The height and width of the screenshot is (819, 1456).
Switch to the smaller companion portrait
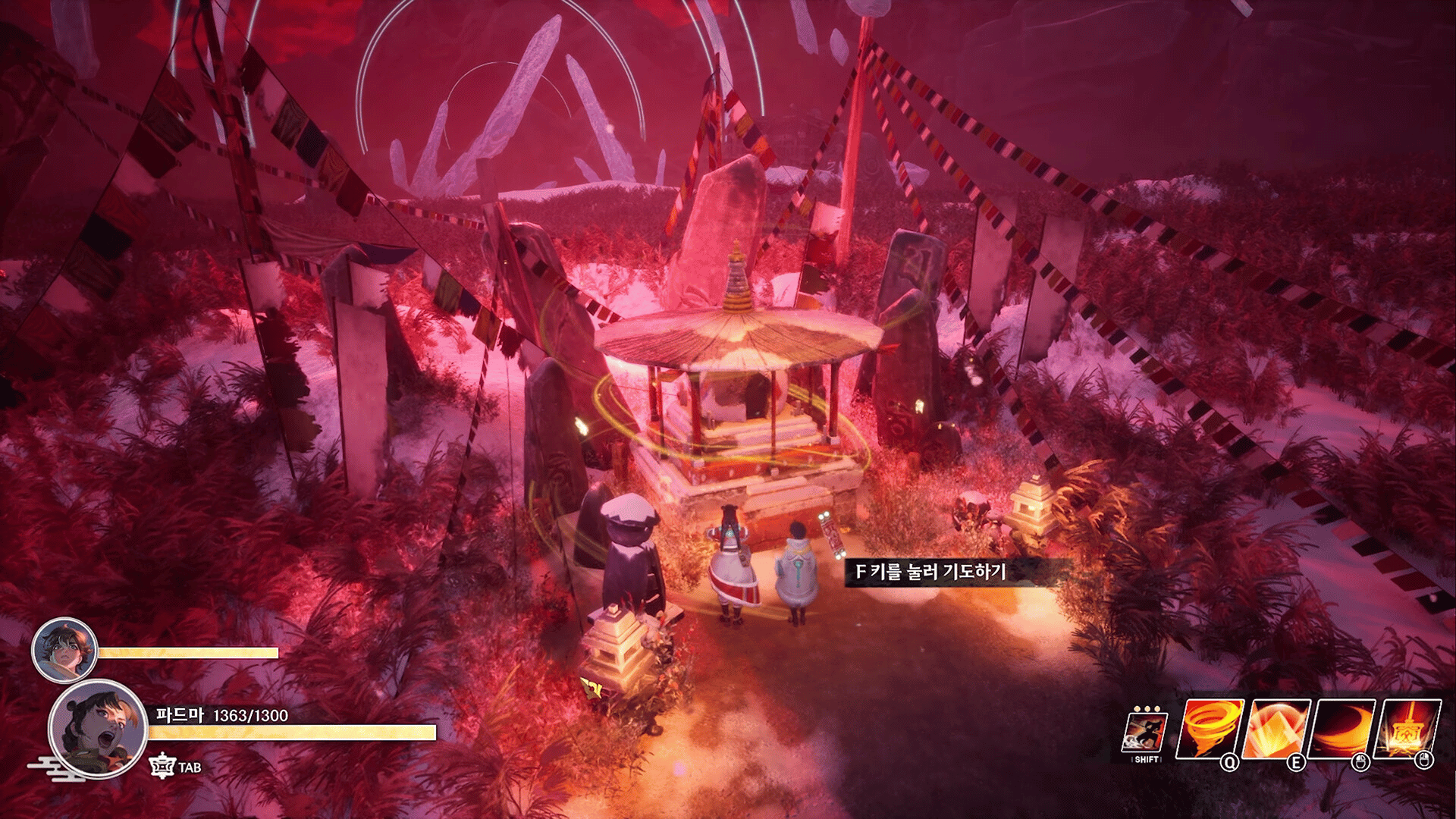click(x=64, y=650)
